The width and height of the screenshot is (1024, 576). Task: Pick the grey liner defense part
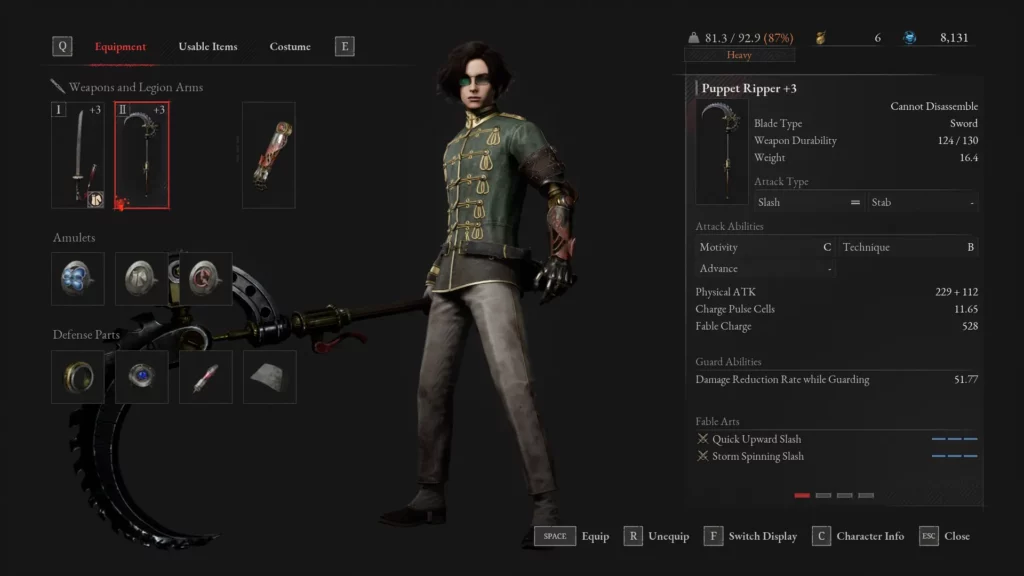[x=269, y=377]
